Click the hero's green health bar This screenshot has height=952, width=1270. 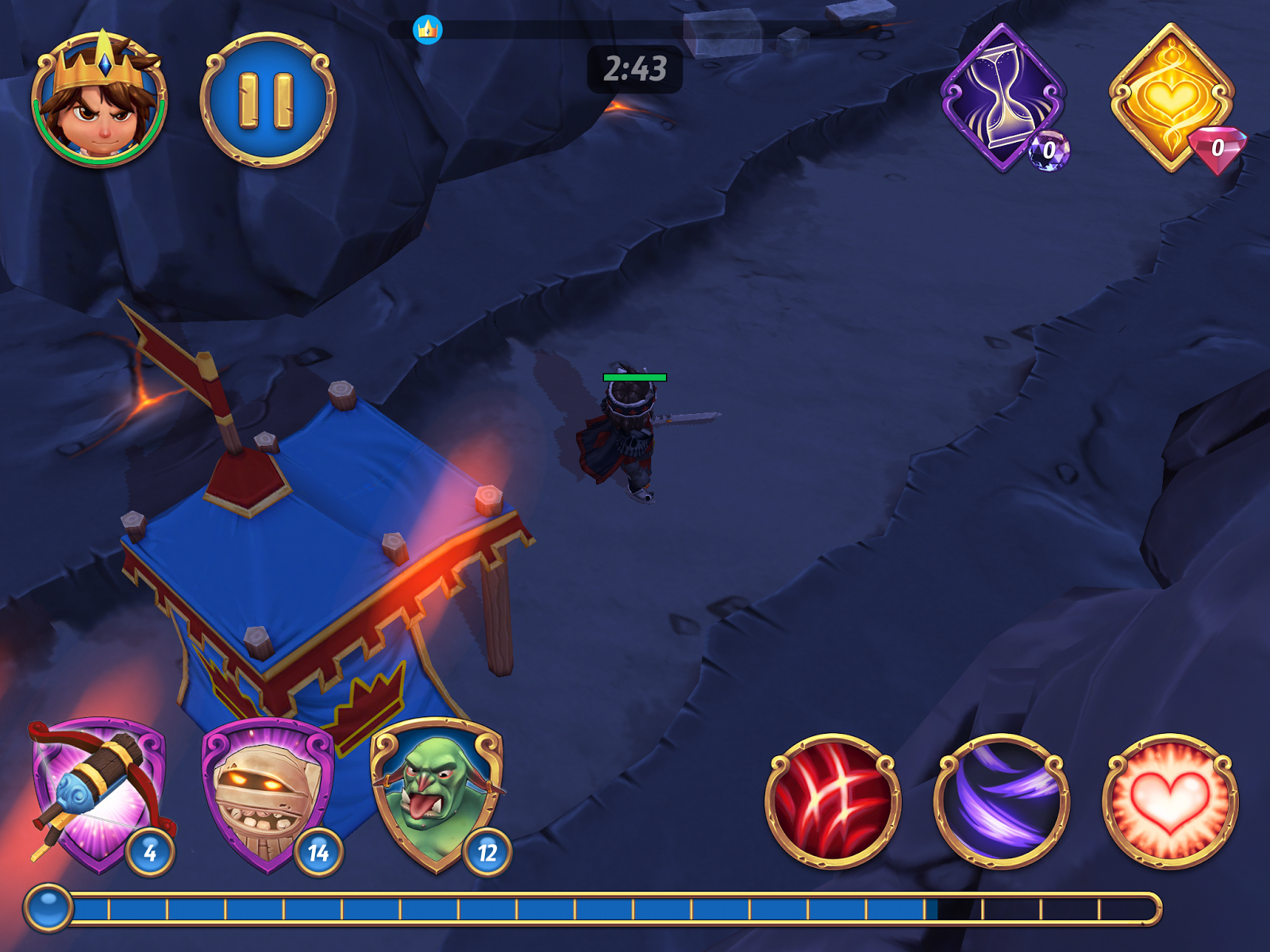(634, 377)
